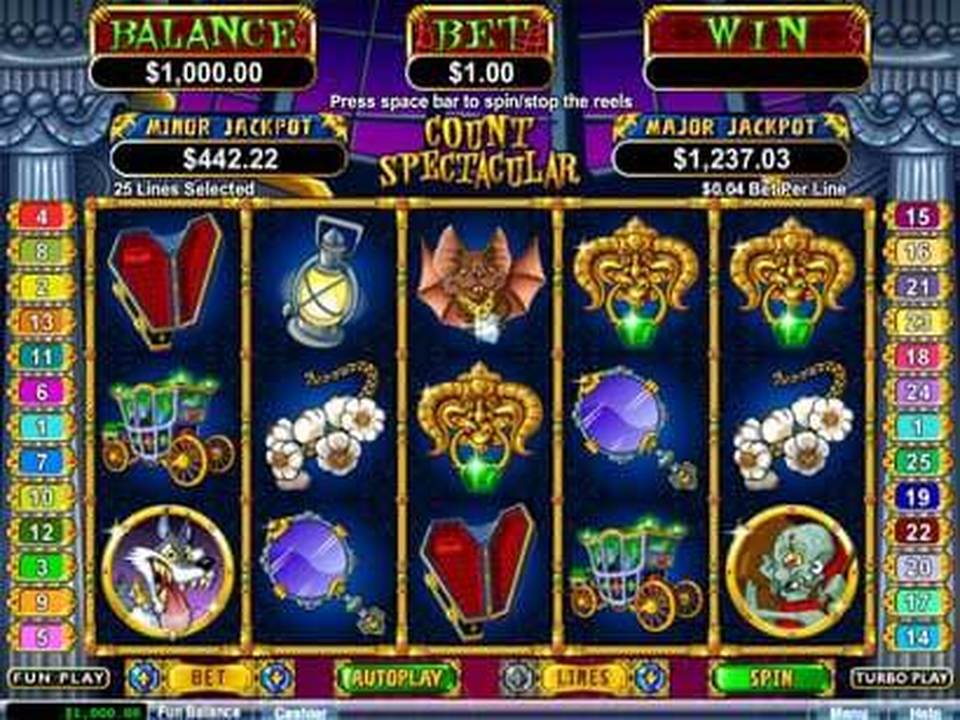
Task: Click the arrow left of the BET label
Action: point(143,677)
